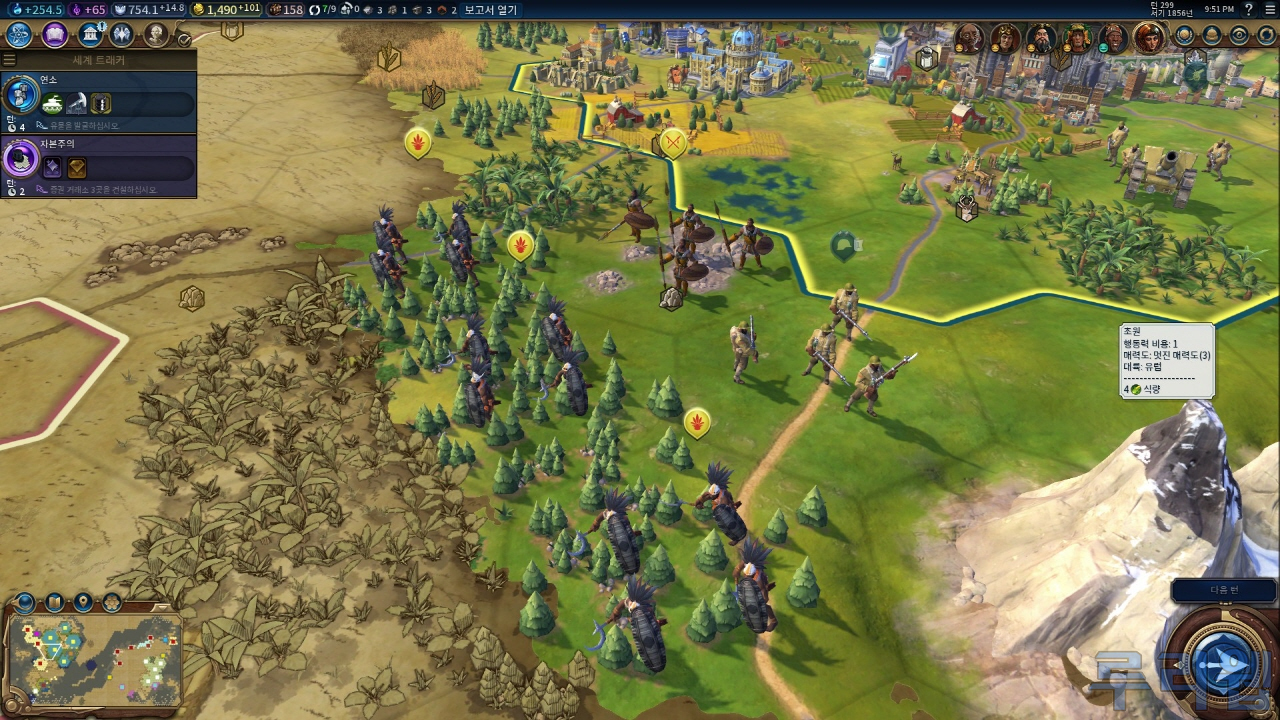Click the round unit action globe button
This screenshot has height=720, width=1280.
(x=1224, y=665)
